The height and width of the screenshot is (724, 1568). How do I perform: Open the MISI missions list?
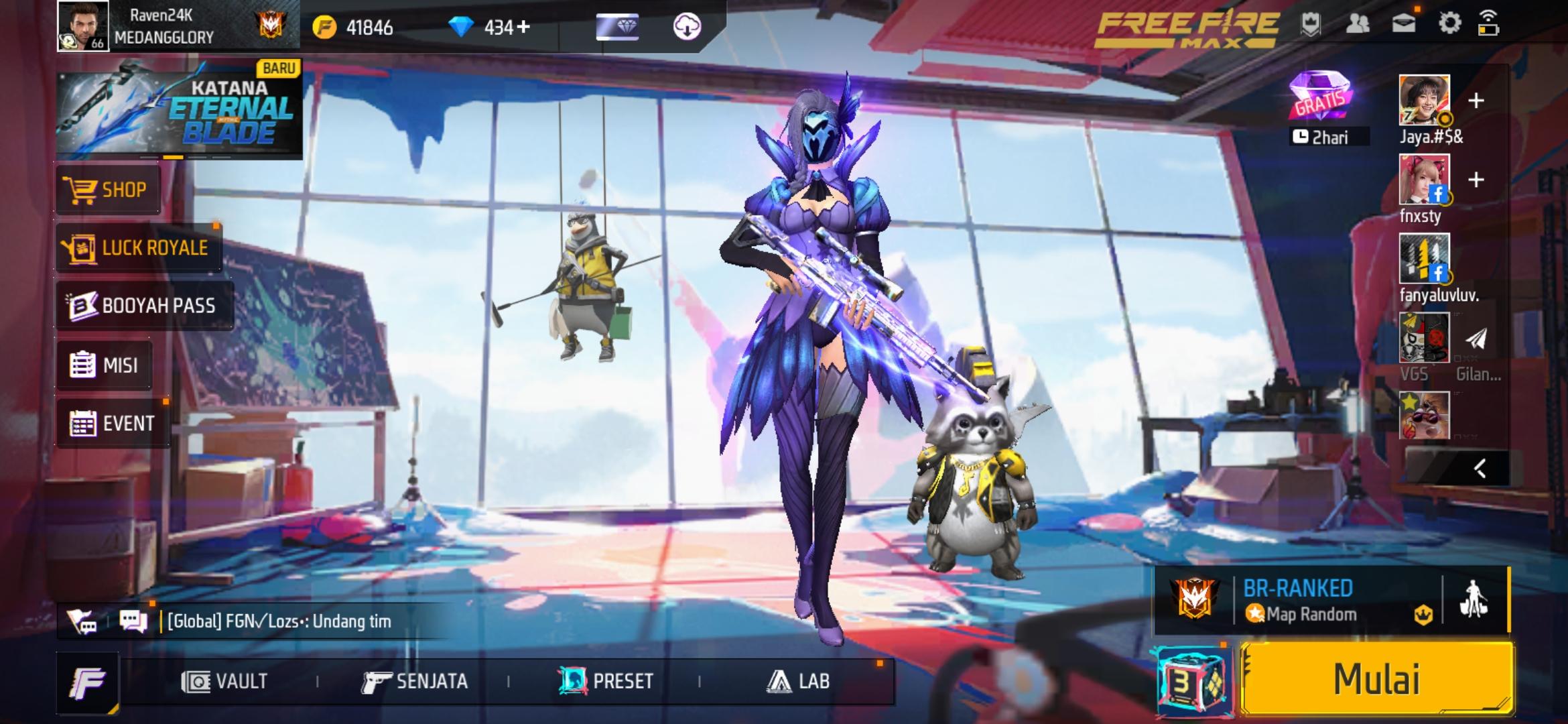click(105, 365)
